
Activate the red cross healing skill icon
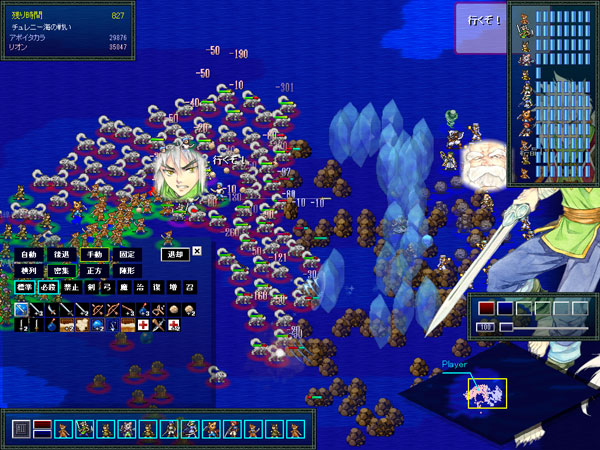tap(143, 325)
